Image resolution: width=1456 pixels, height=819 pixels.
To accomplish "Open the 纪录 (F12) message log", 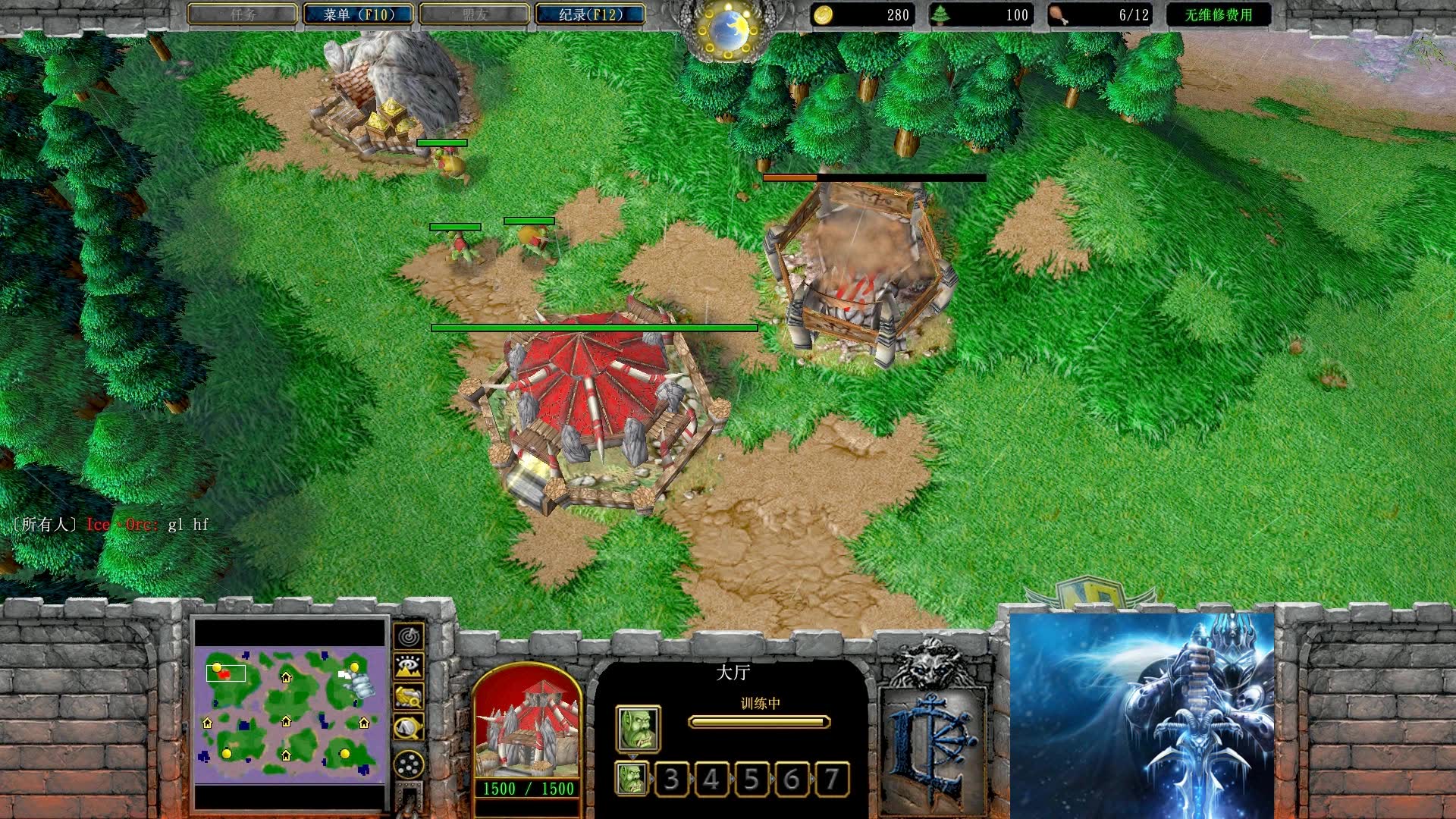I will pyautogui.click(x=590, y=14).
